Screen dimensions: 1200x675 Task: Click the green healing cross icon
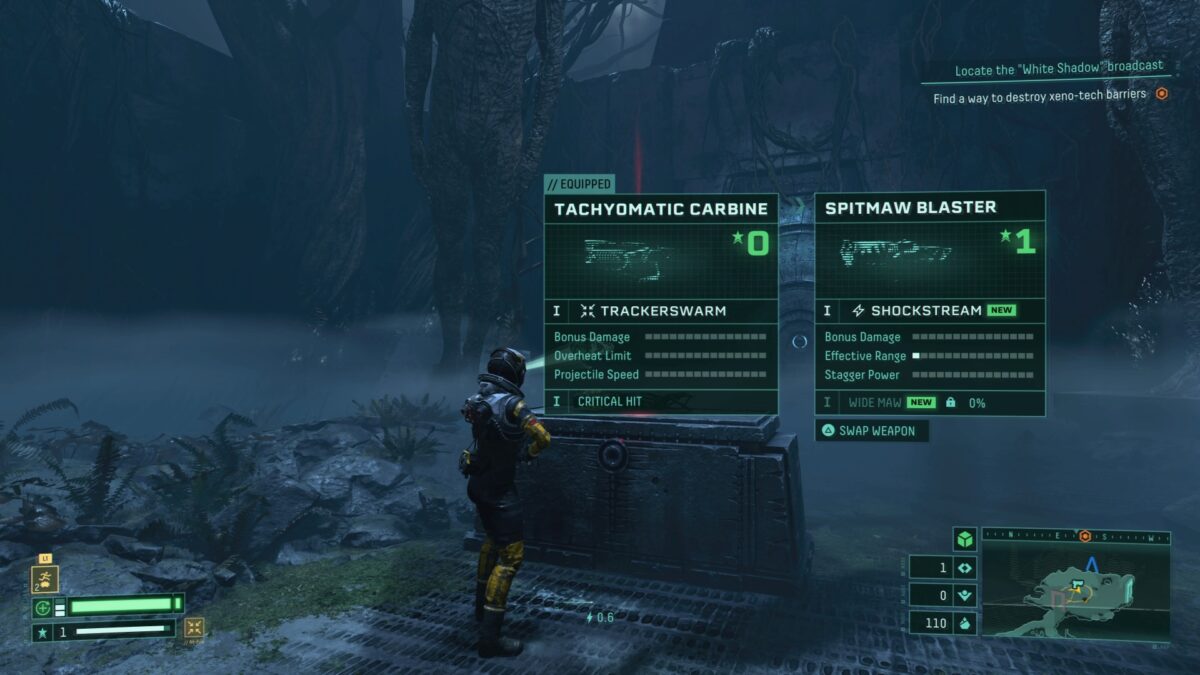click(43, 607)
